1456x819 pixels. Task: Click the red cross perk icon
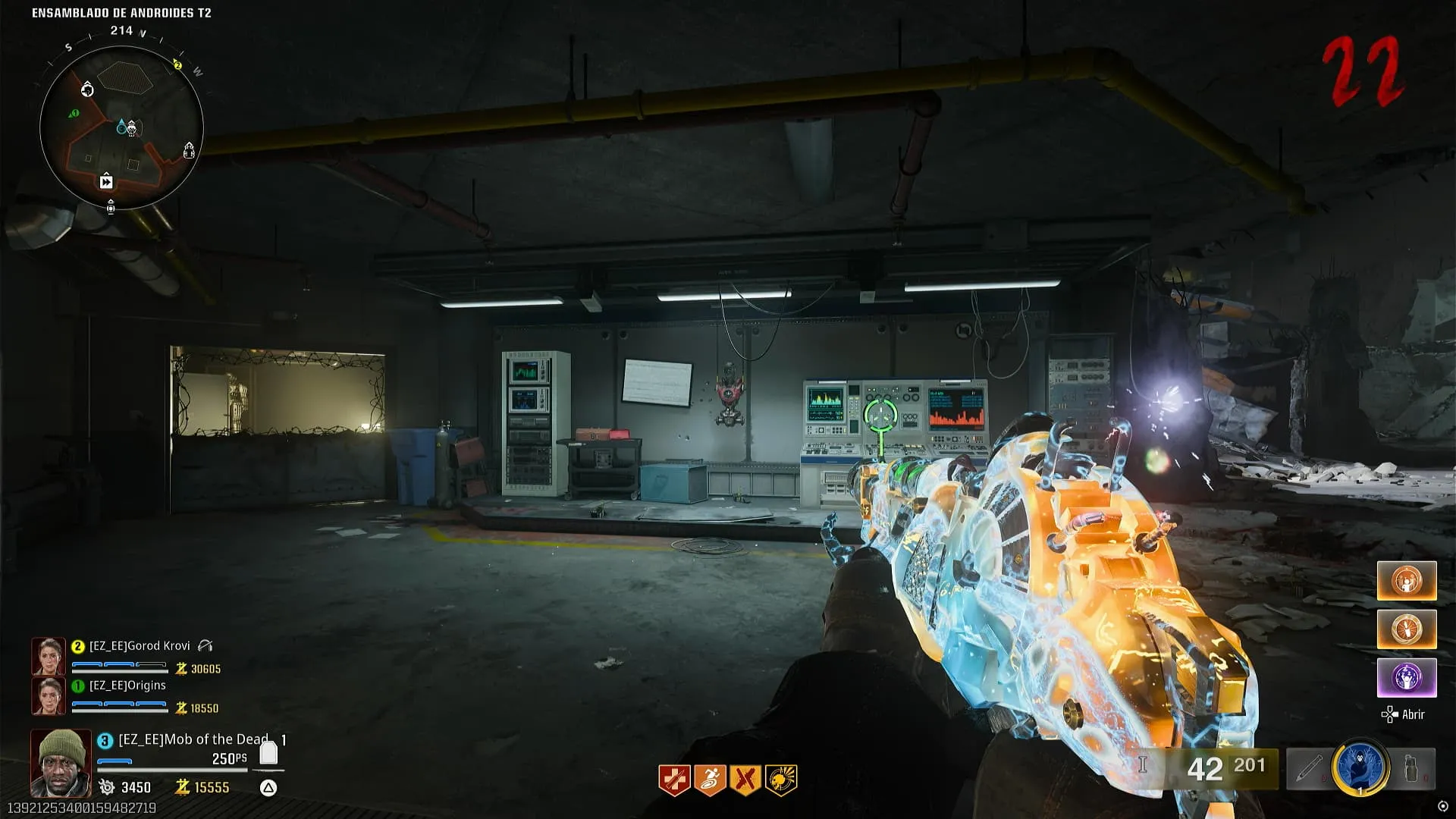pos(674,780)
